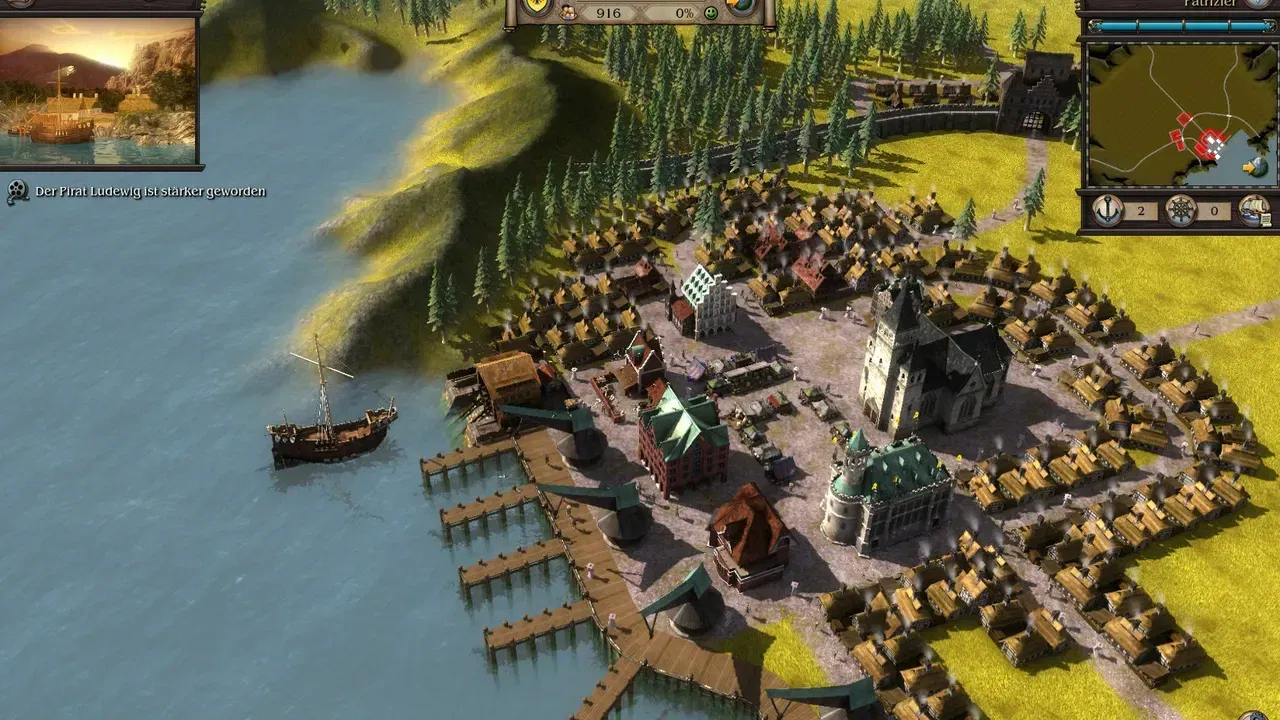
Task: Click the film reel icon next to the pirate message
Action: [x=16, y=188]
